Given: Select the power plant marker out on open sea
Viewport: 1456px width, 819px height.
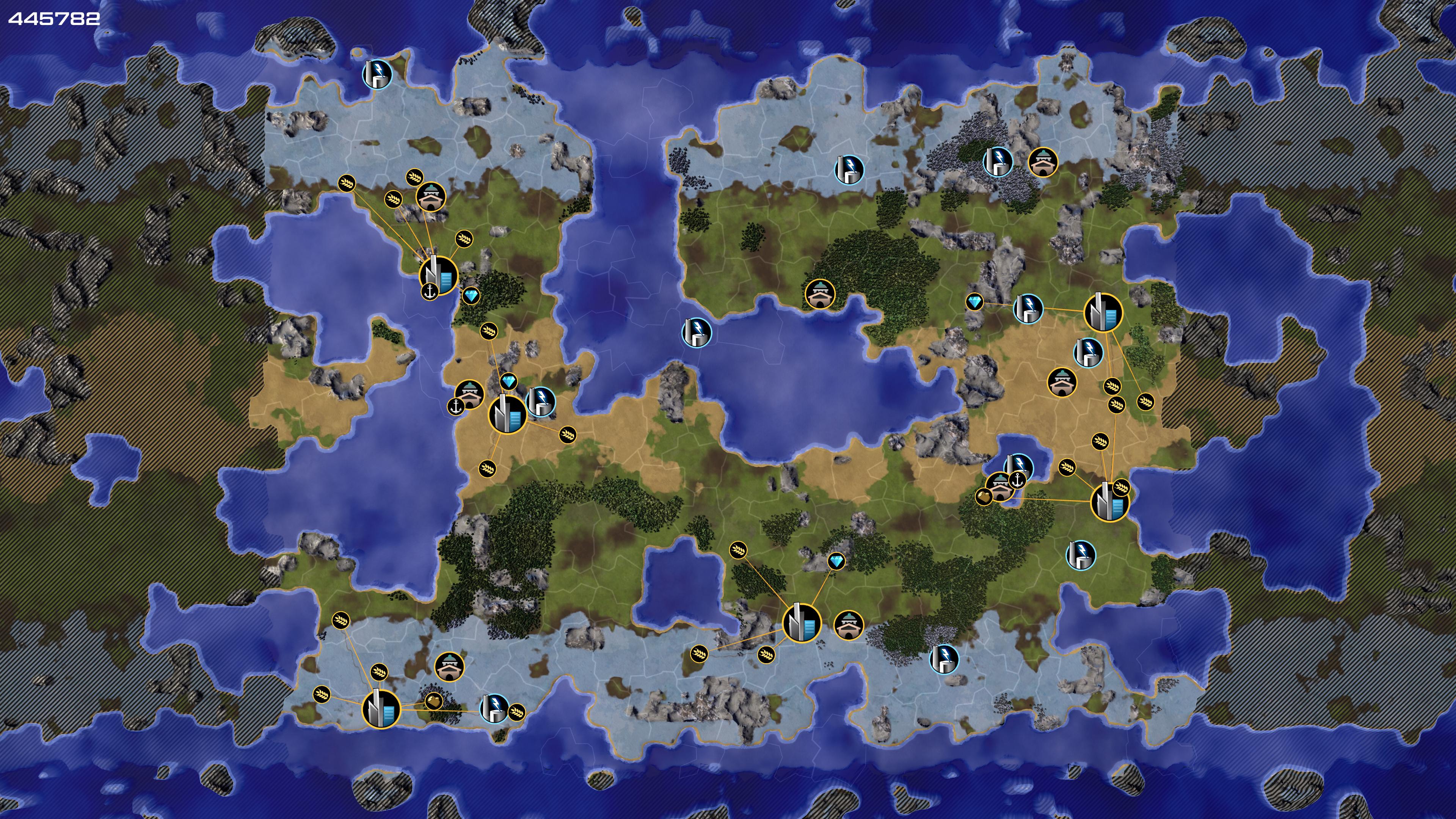Looking at the screenshot, I should (697, 332).
